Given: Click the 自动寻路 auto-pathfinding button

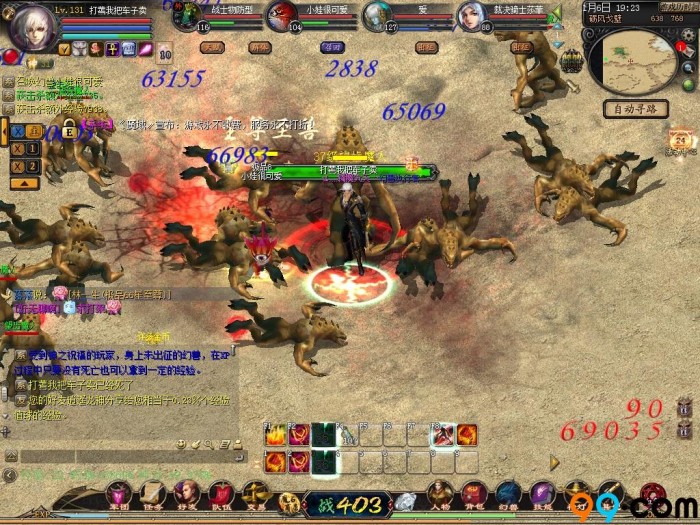Looking at the screenshot, I should 635,108.
